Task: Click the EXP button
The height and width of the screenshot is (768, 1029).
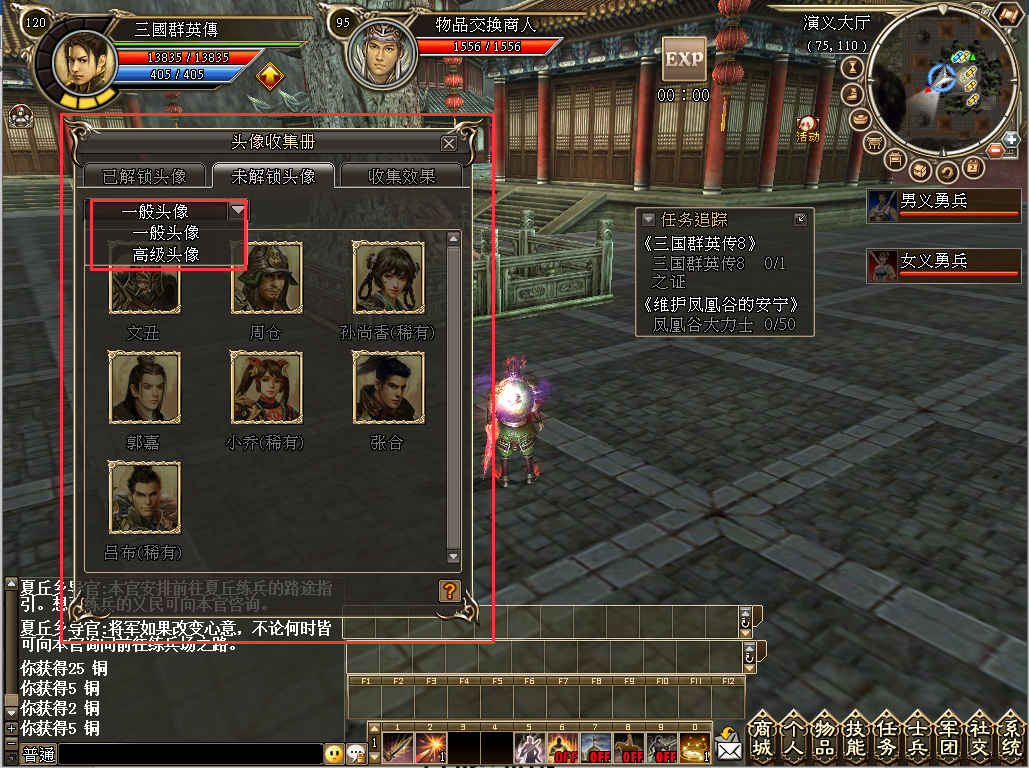Action: pyautogui.click(x=684, y=60)
